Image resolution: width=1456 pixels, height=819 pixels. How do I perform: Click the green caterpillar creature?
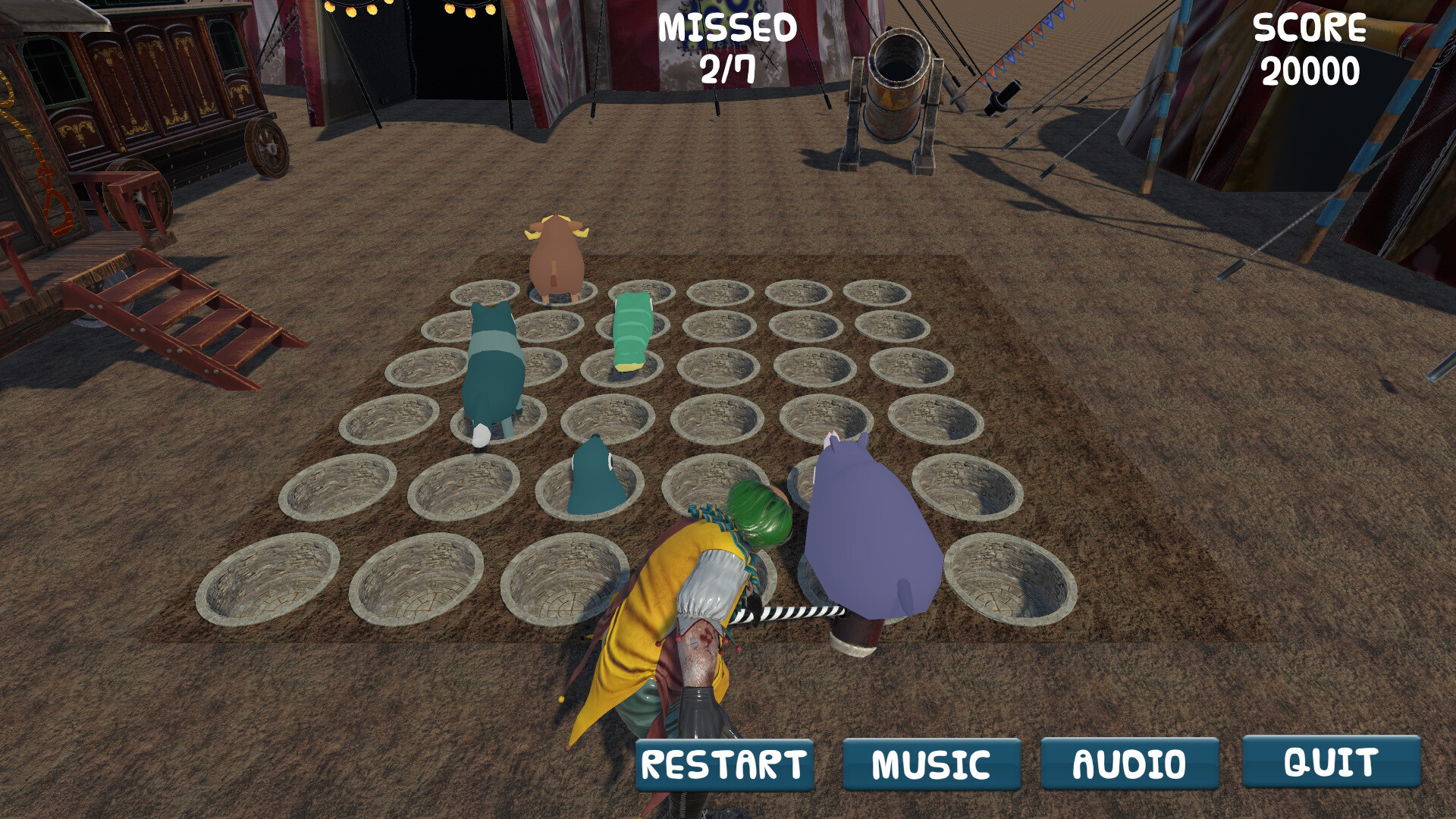click(x=633, y=330)
